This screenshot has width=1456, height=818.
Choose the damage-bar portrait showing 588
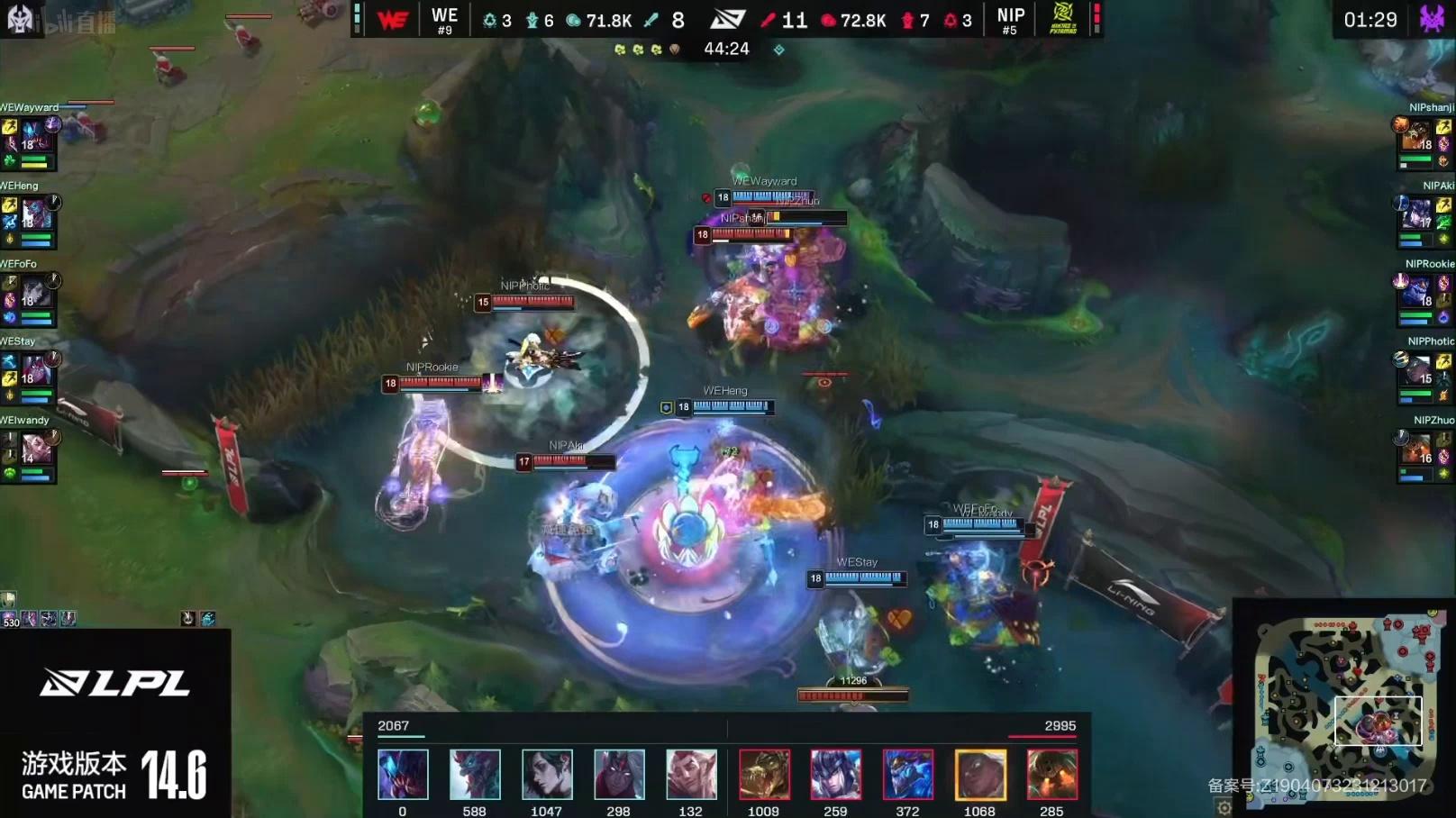[475, 774]
